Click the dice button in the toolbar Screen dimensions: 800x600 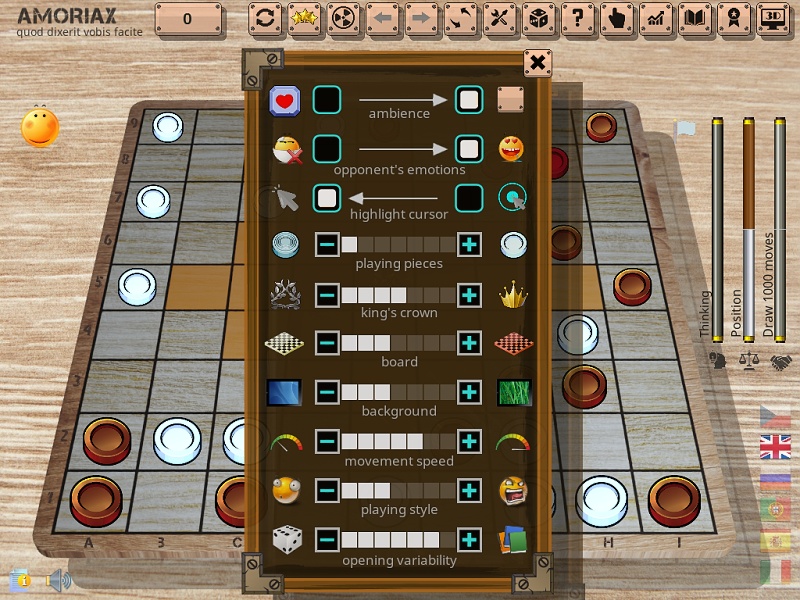coord(537,18)
